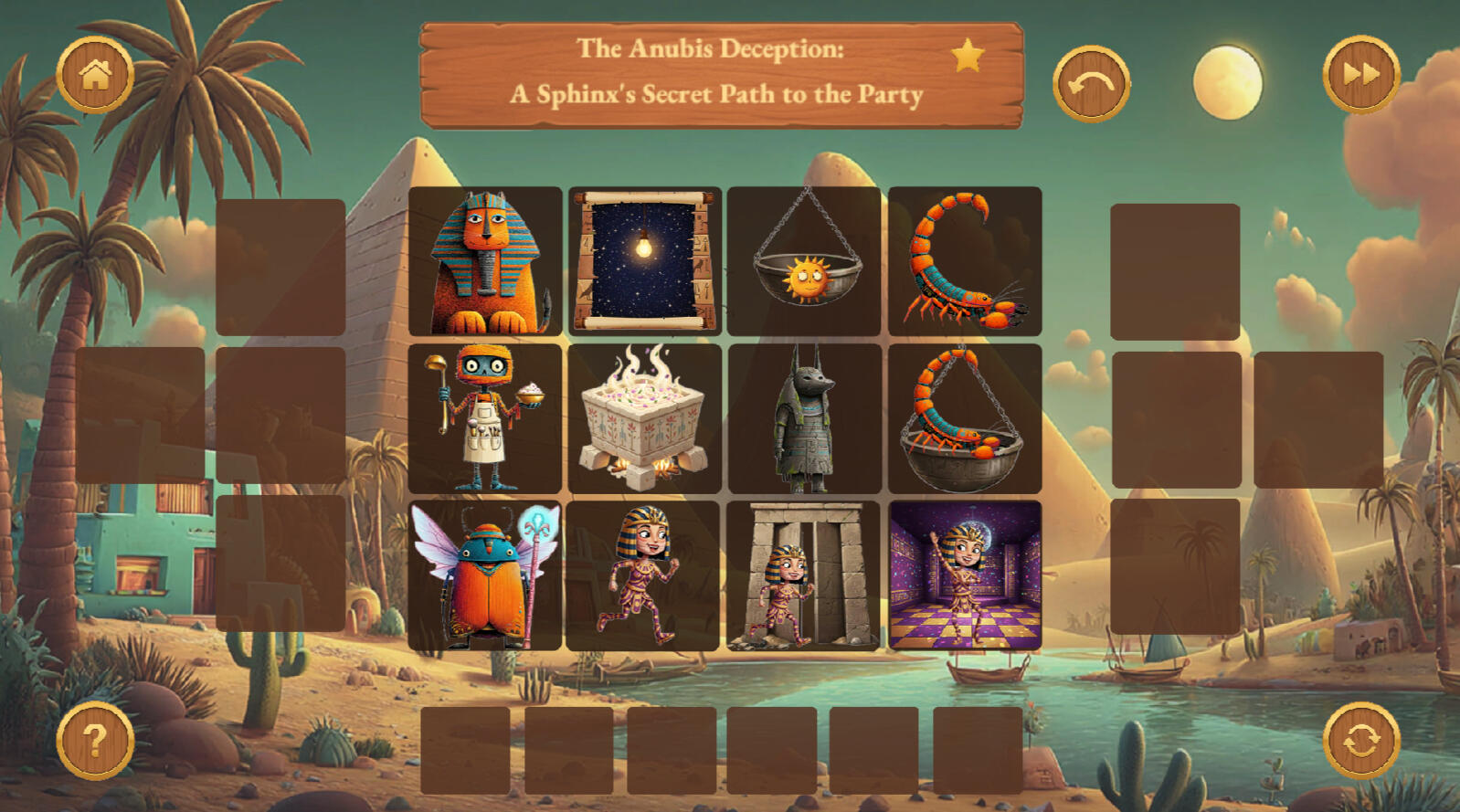Choose the steaming stone cooking box tile
Image resolution: width=1460 pixels, height=812 pixels.
coord(645,418)
